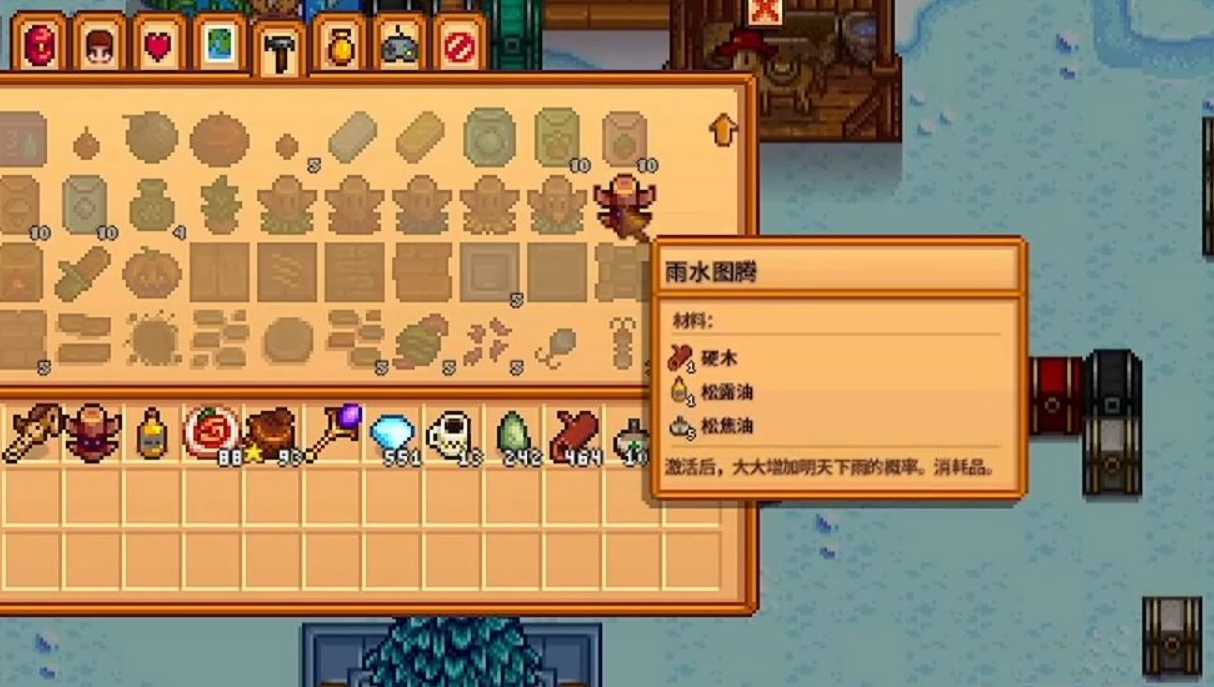The height and width of the screenshot is (687, 1214).
Task: Open the collections tab with golden jar
Action: 339,45
